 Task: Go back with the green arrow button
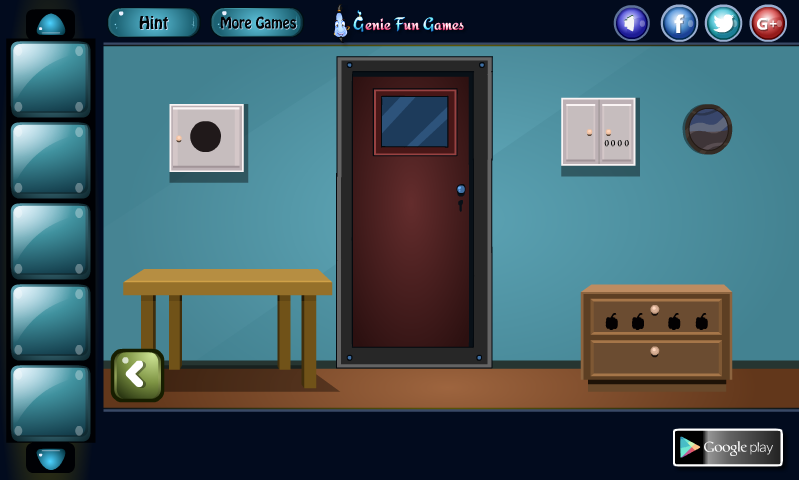137,375
